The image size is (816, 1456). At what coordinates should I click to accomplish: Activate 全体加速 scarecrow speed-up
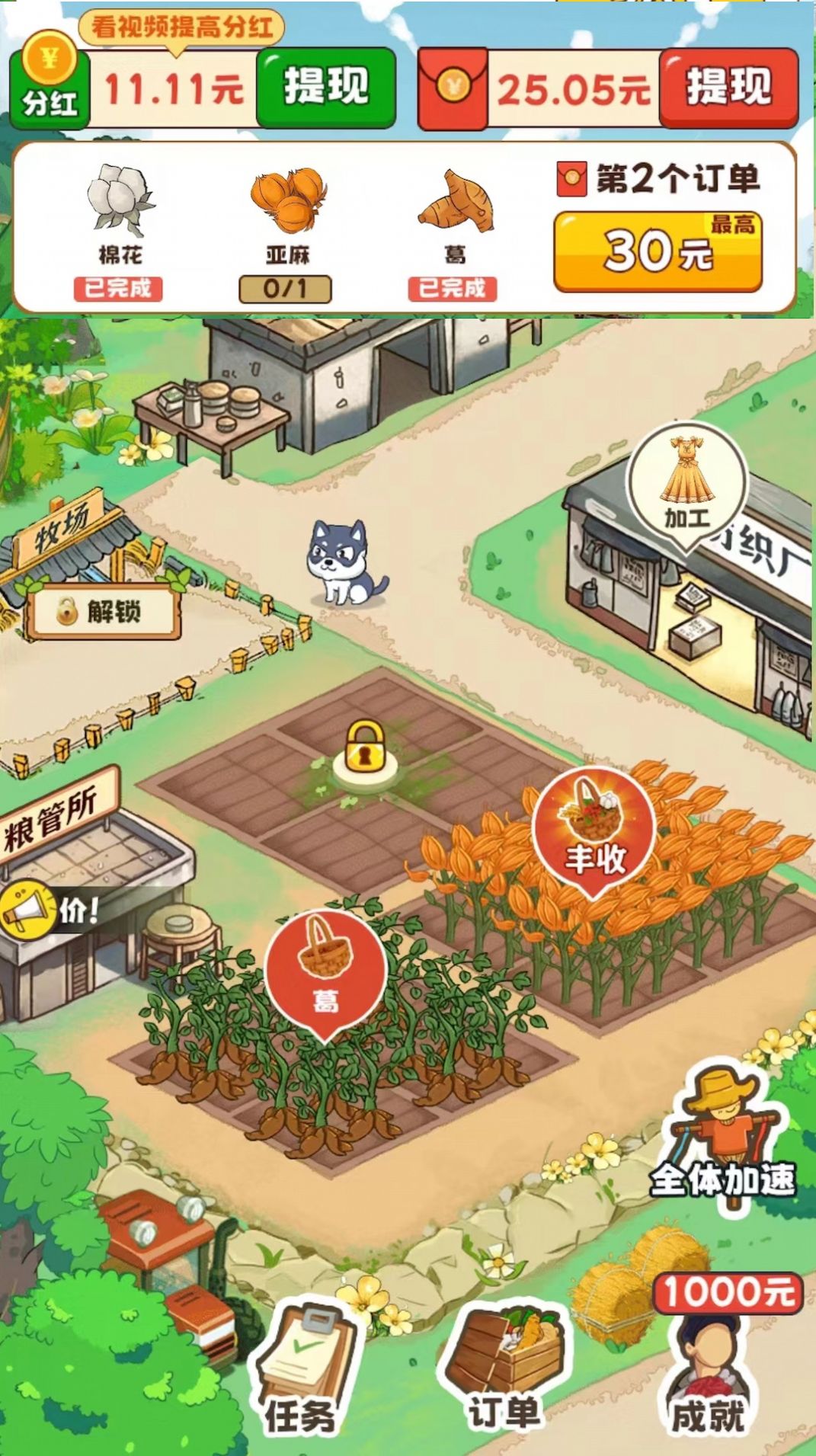[723, 1137]
